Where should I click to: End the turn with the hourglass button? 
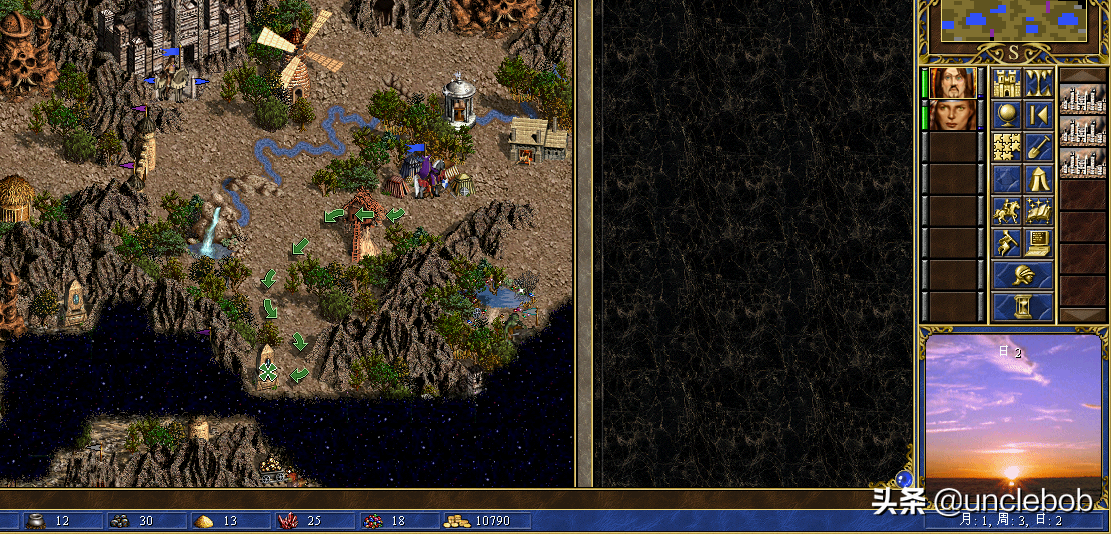point(1022,306)
